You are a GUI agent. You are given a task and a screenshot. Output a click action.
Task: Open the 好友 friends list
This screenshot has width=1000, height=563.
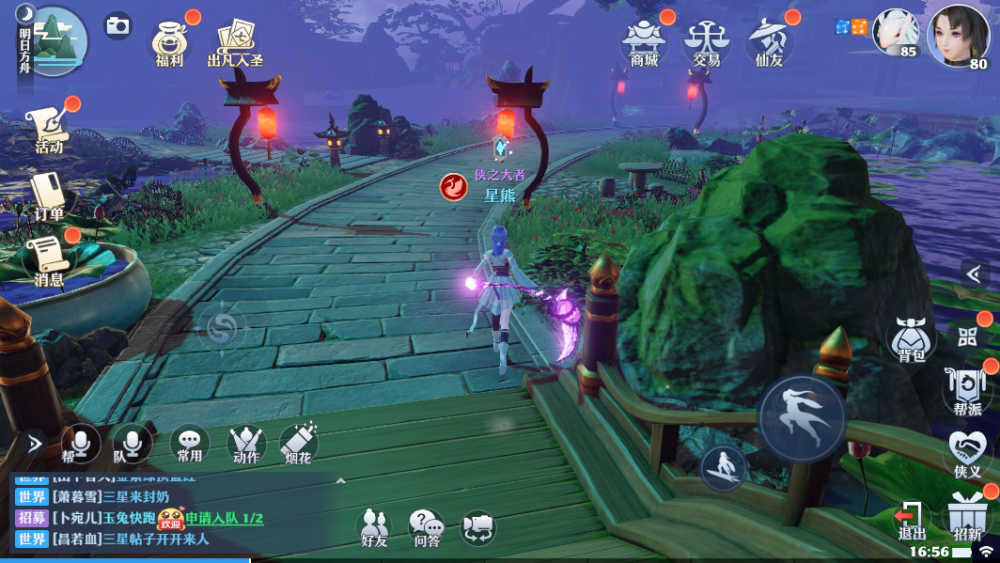pyautogui.click(x=374, y=526)
